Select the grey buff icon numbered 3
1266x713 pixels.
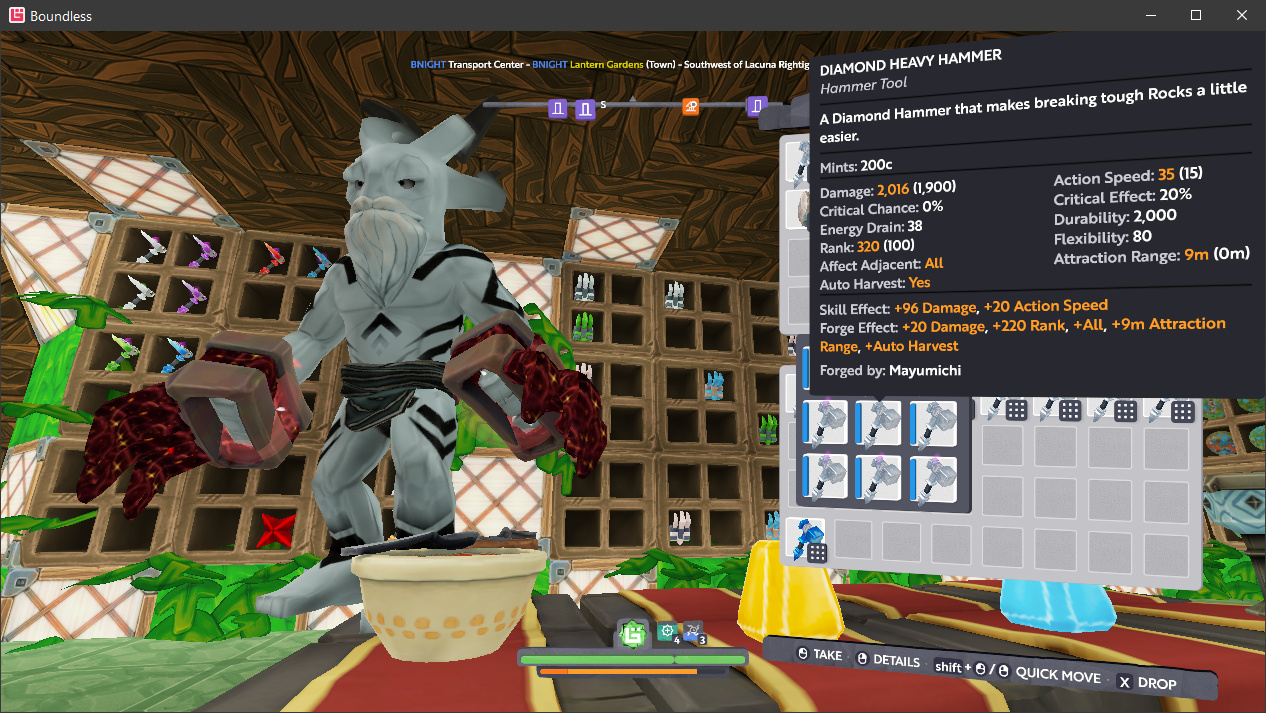(694, 632)
